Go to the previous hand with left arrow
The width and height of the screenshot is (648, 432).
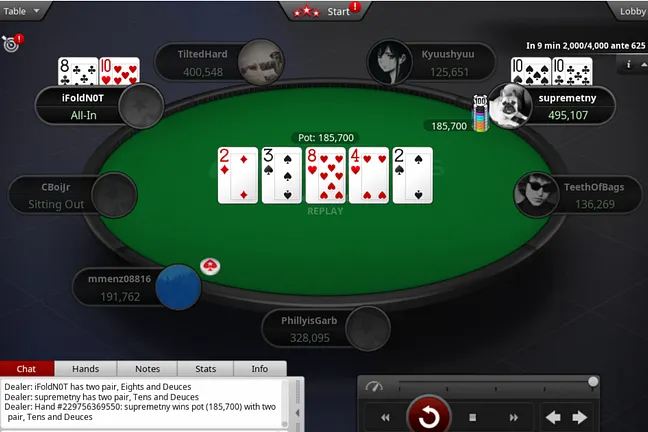point(552,416)
